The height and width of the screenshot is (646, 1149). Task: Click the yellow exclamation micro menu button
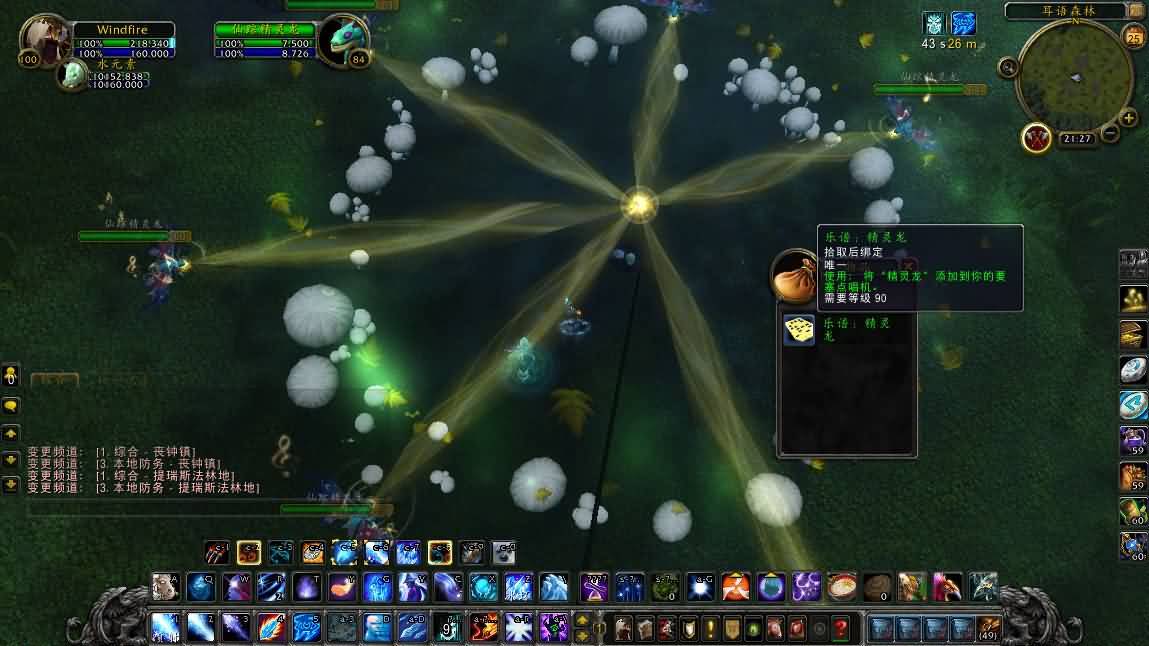710,628
